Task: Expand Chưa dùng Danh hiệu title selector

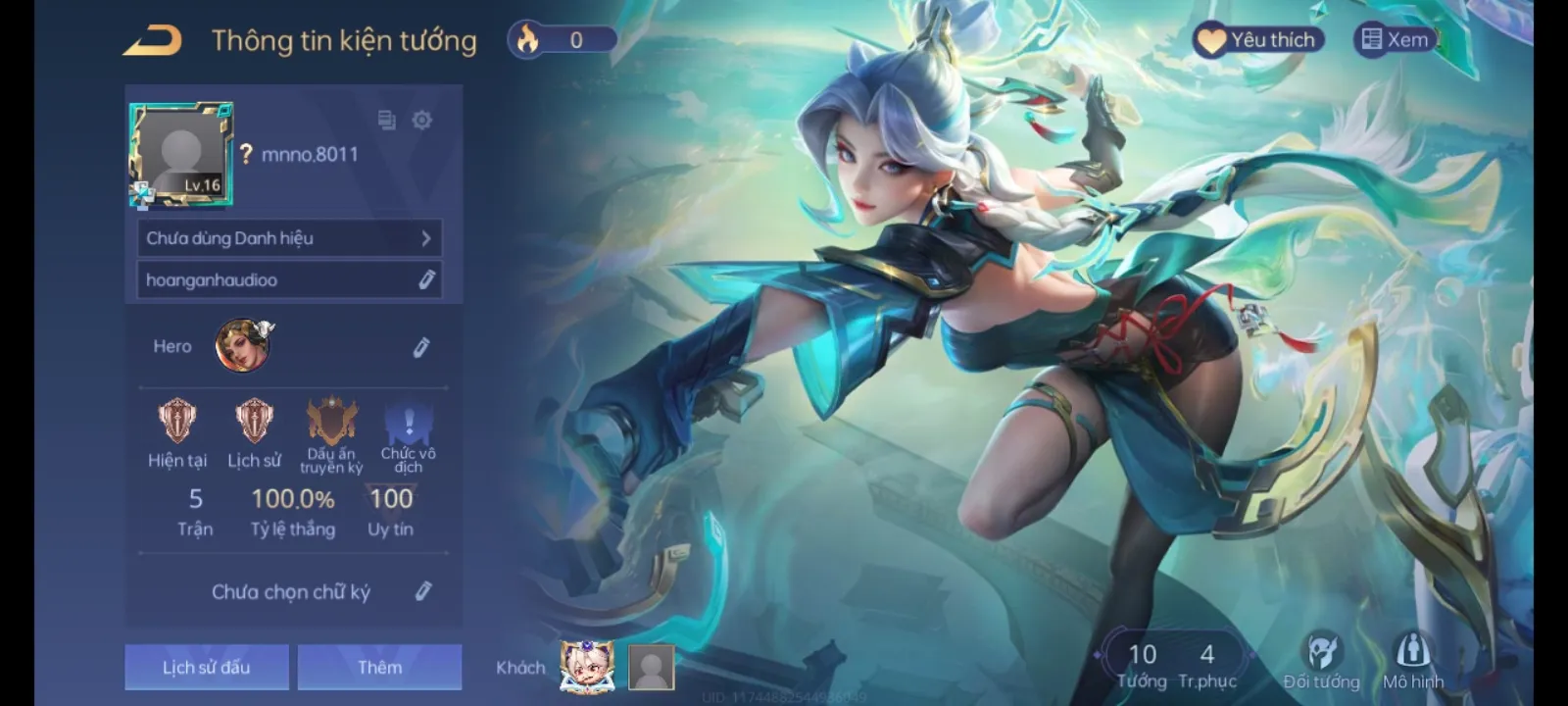Action: point(289,237)
